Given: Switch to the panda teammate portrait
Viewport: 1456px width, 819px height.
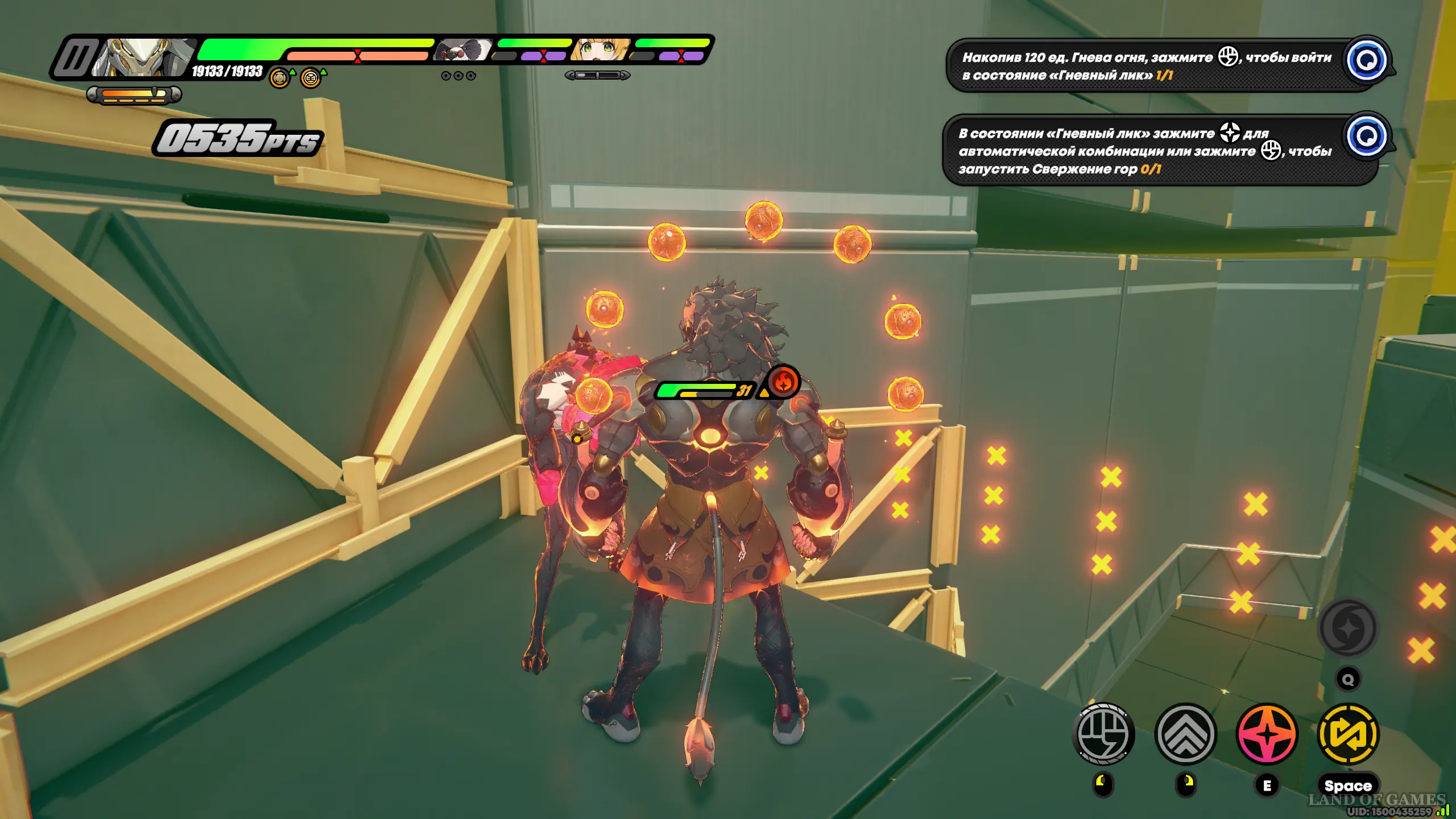Looking at the screenshot, I should 464,50.
